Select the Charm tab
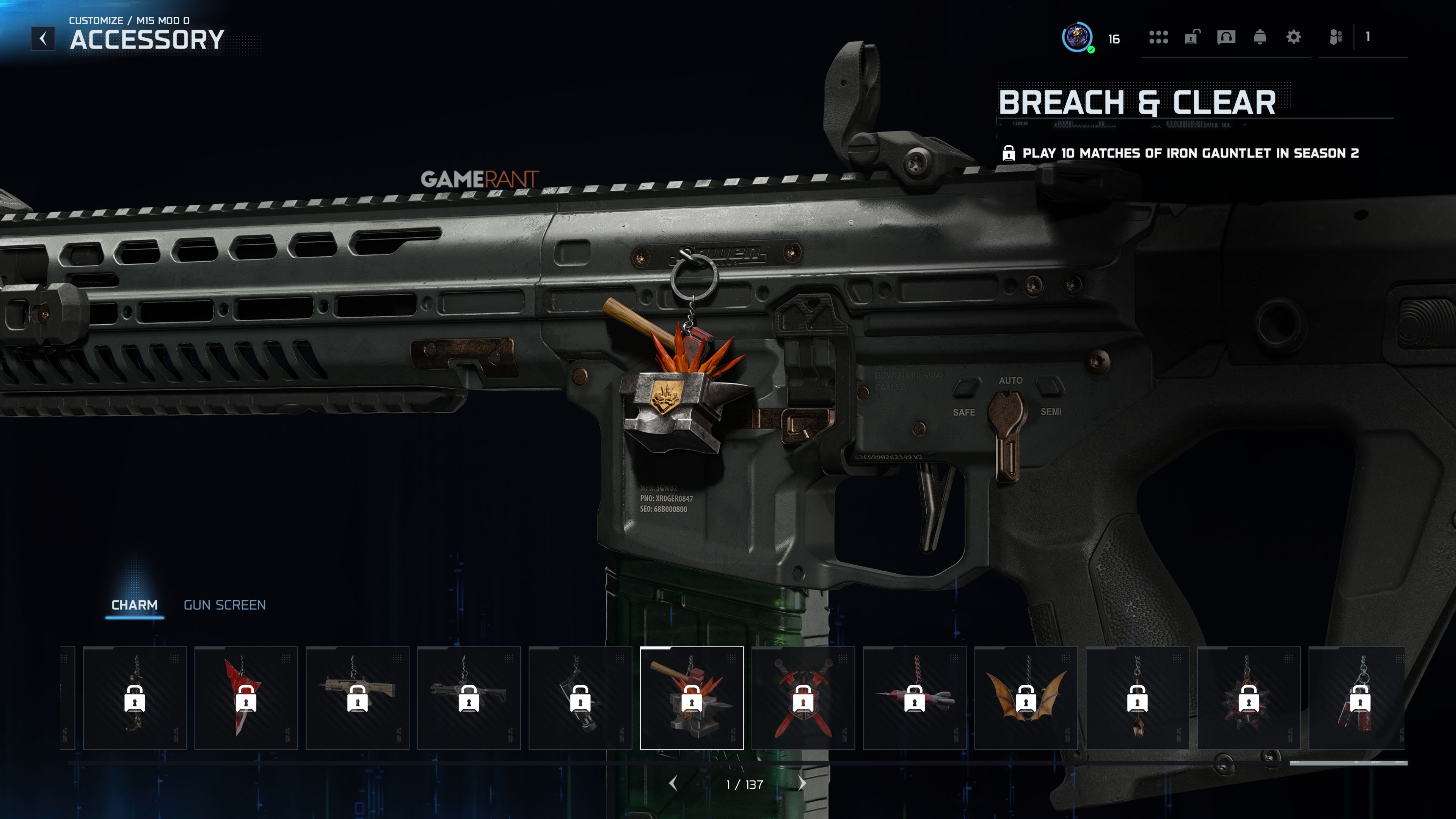Screen dimensions: 1456x819 135,605
